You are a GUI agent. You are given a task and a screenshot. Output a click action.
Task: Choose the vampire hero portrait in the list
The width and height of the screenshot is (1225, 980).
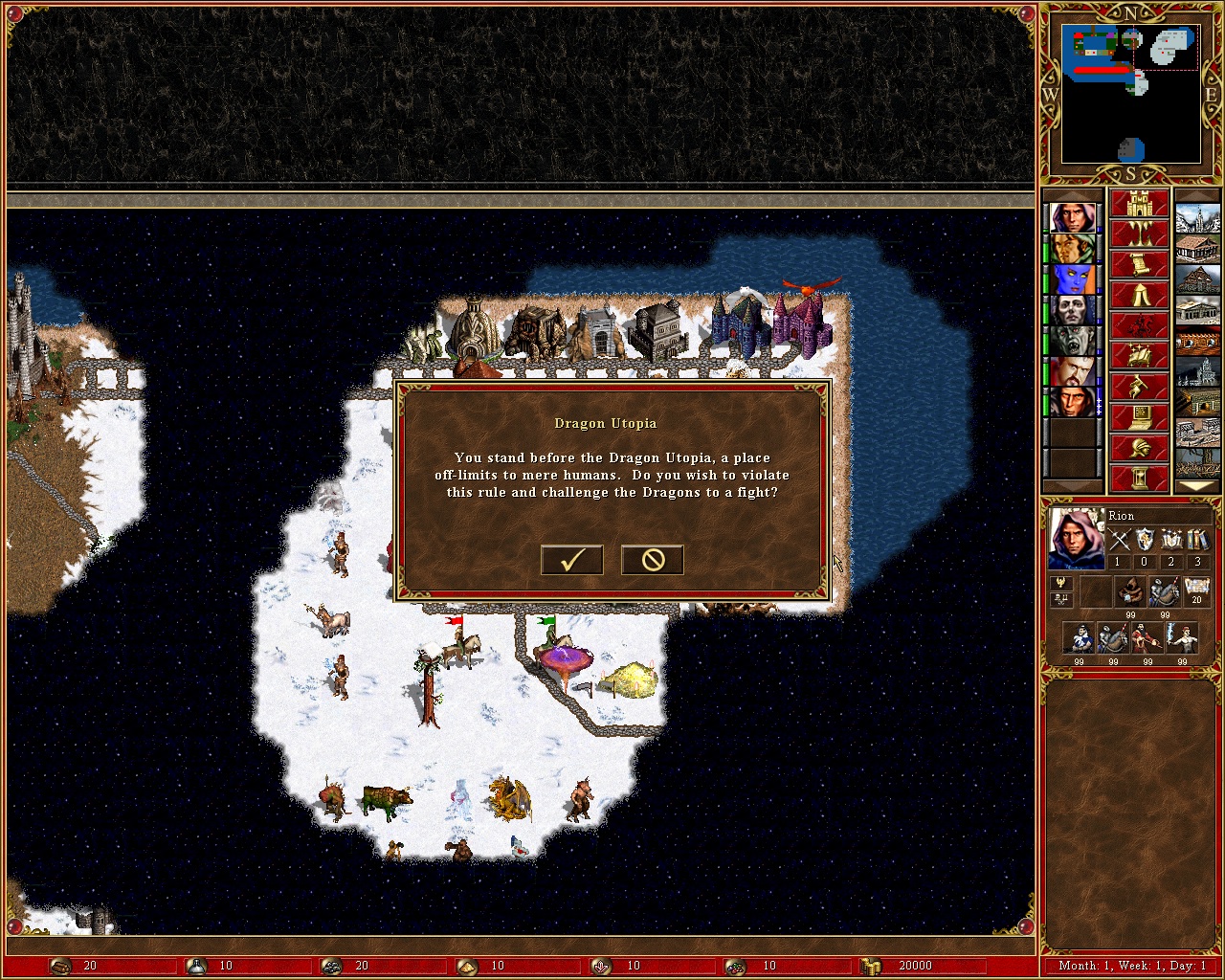point(1072,342)
